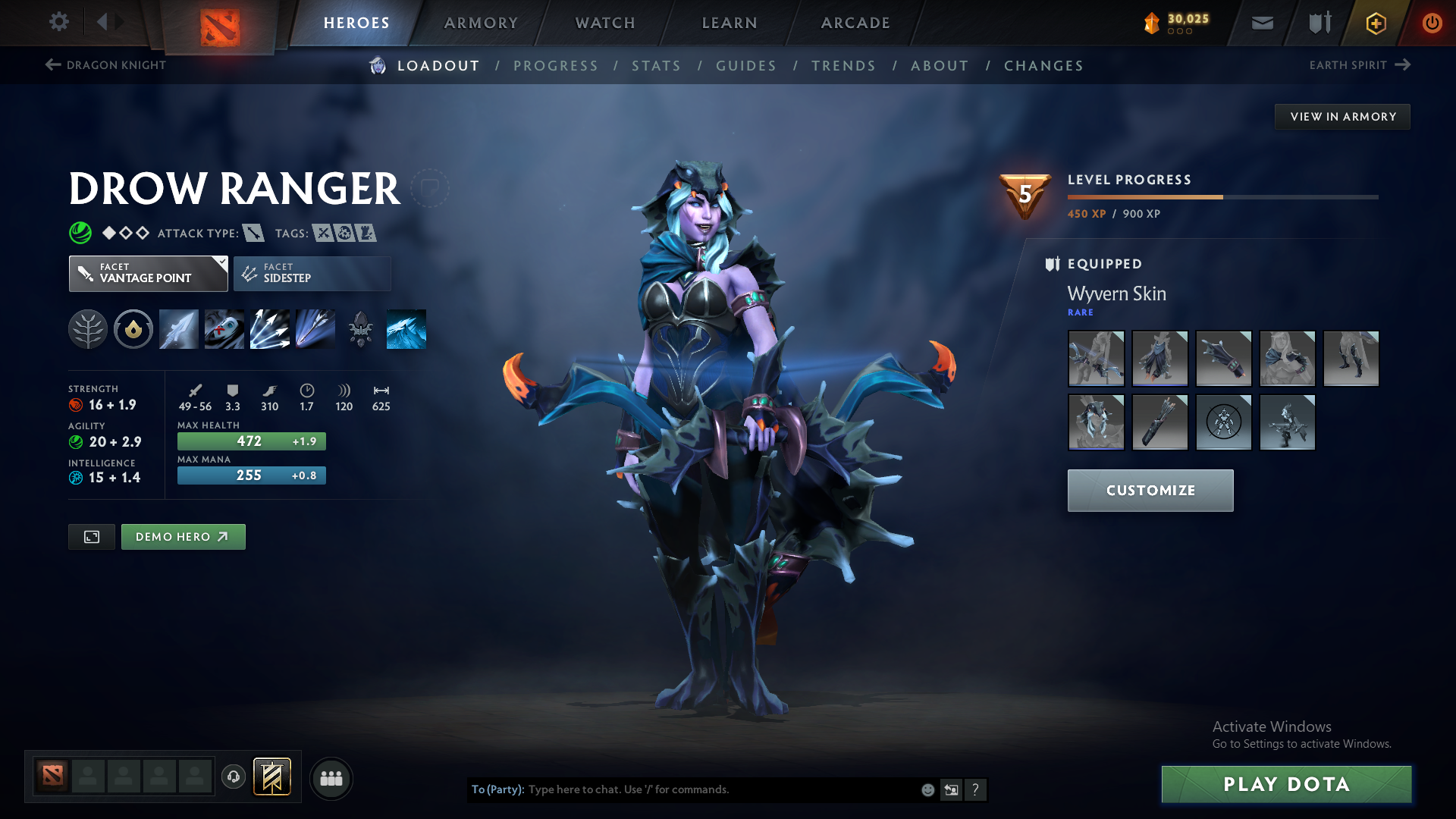
Task: Open the Frost Arrows ability icon
Action: pyautogui.click(x=178, y=328)
